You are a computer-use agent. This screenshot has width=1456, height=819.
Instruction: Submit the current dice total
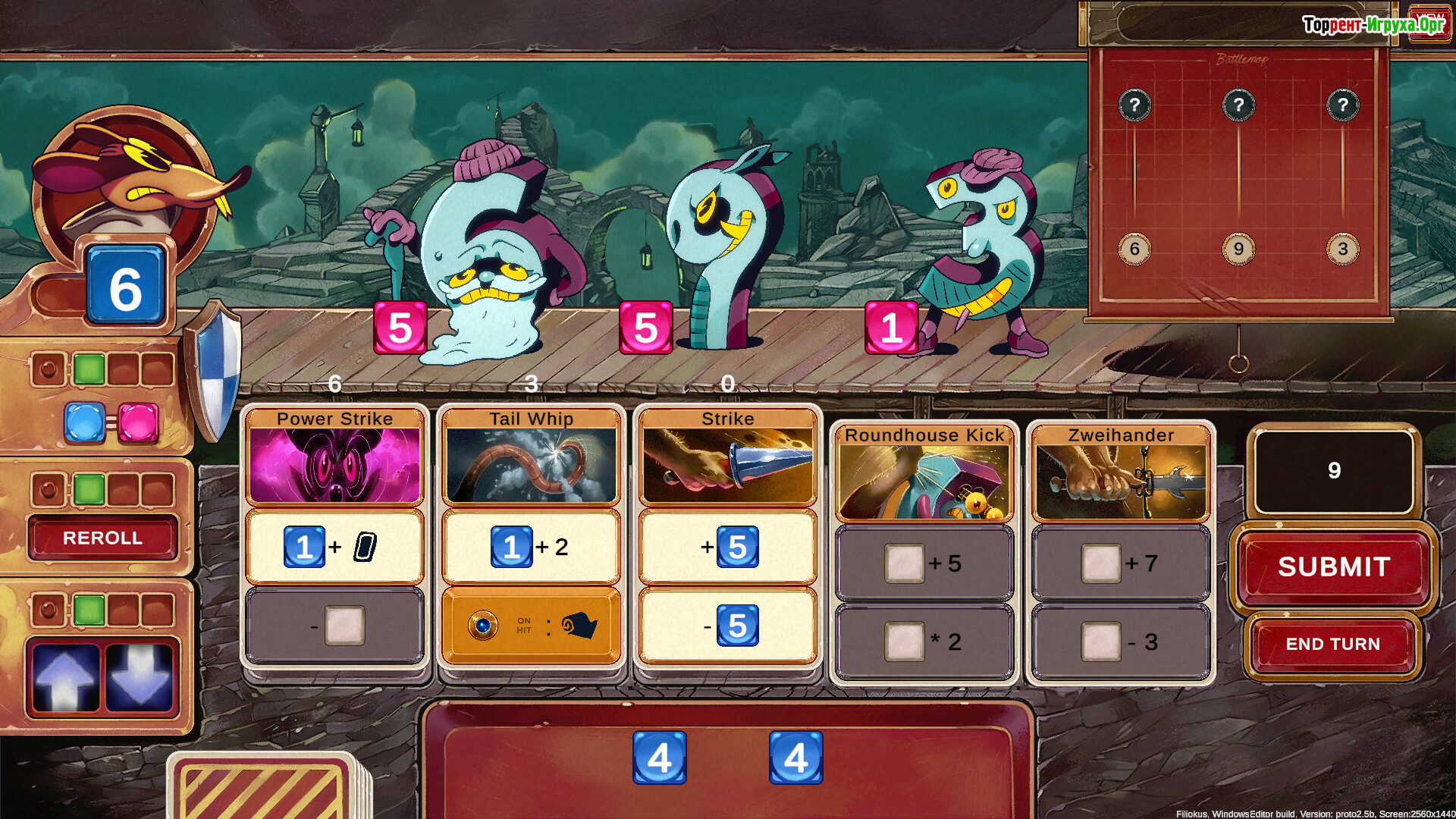click(x=1333, y=566)
